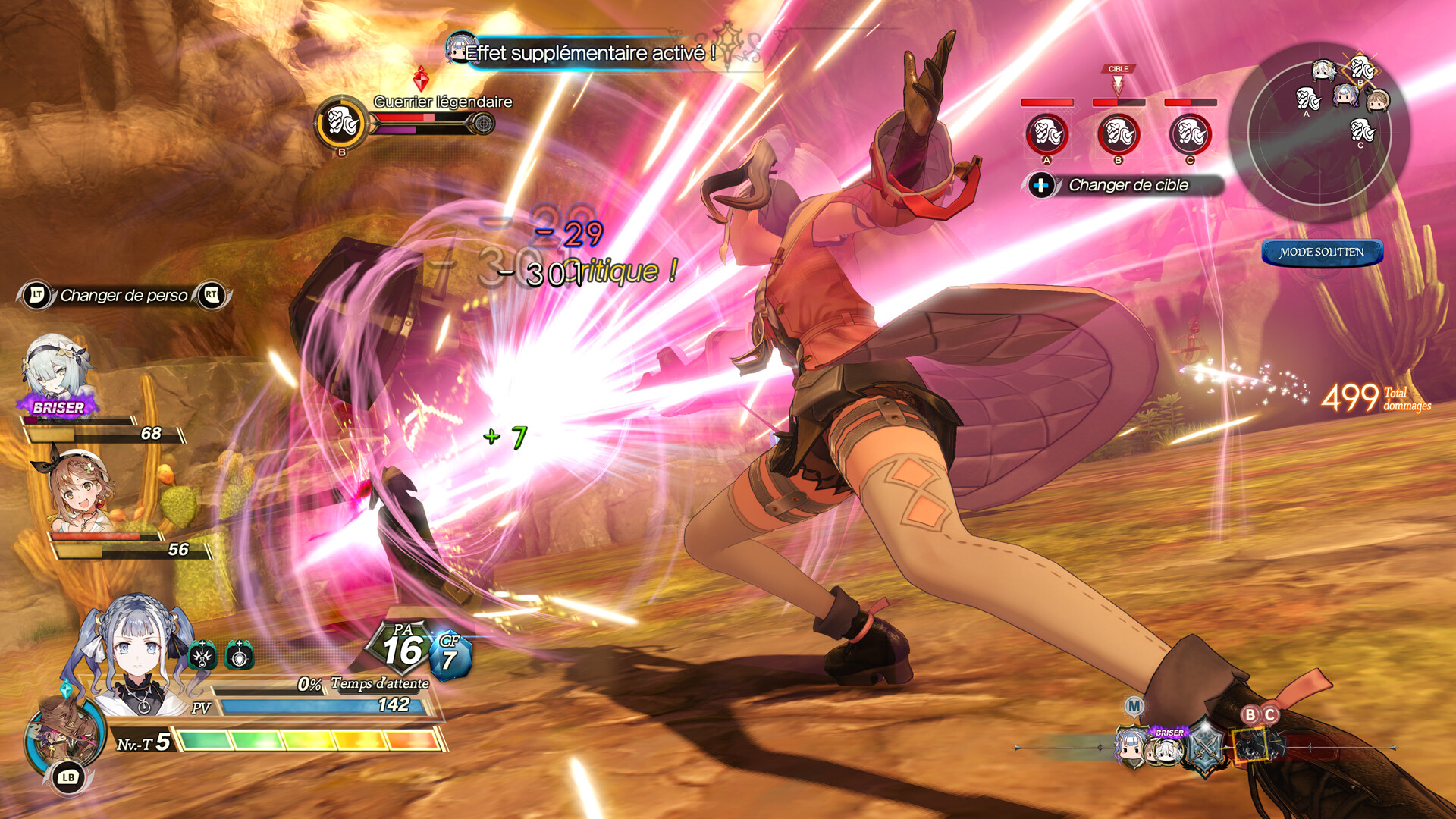Click the PA 16 action points badge
The height and width of the screenshot is (819, 1456).
tap(402, 648)
